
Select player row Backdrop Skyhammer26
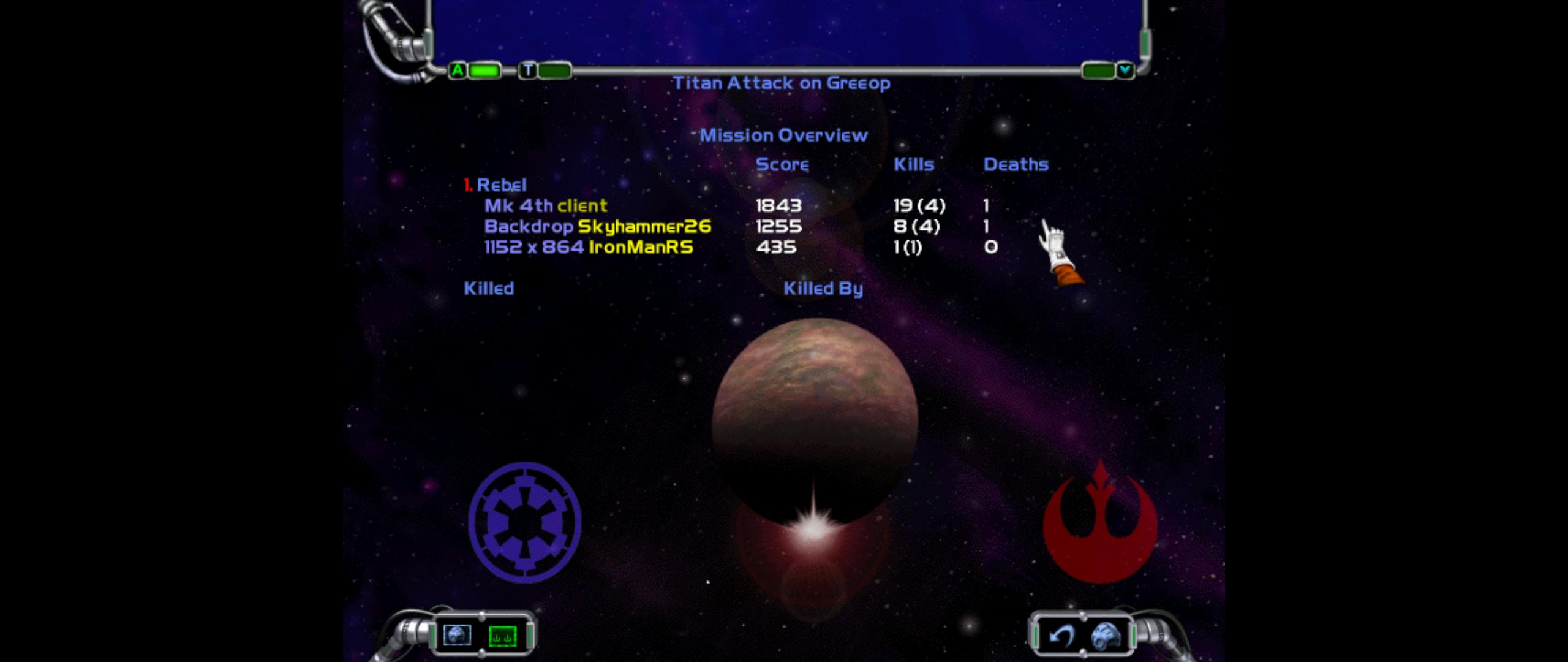[x=597, y=226]
